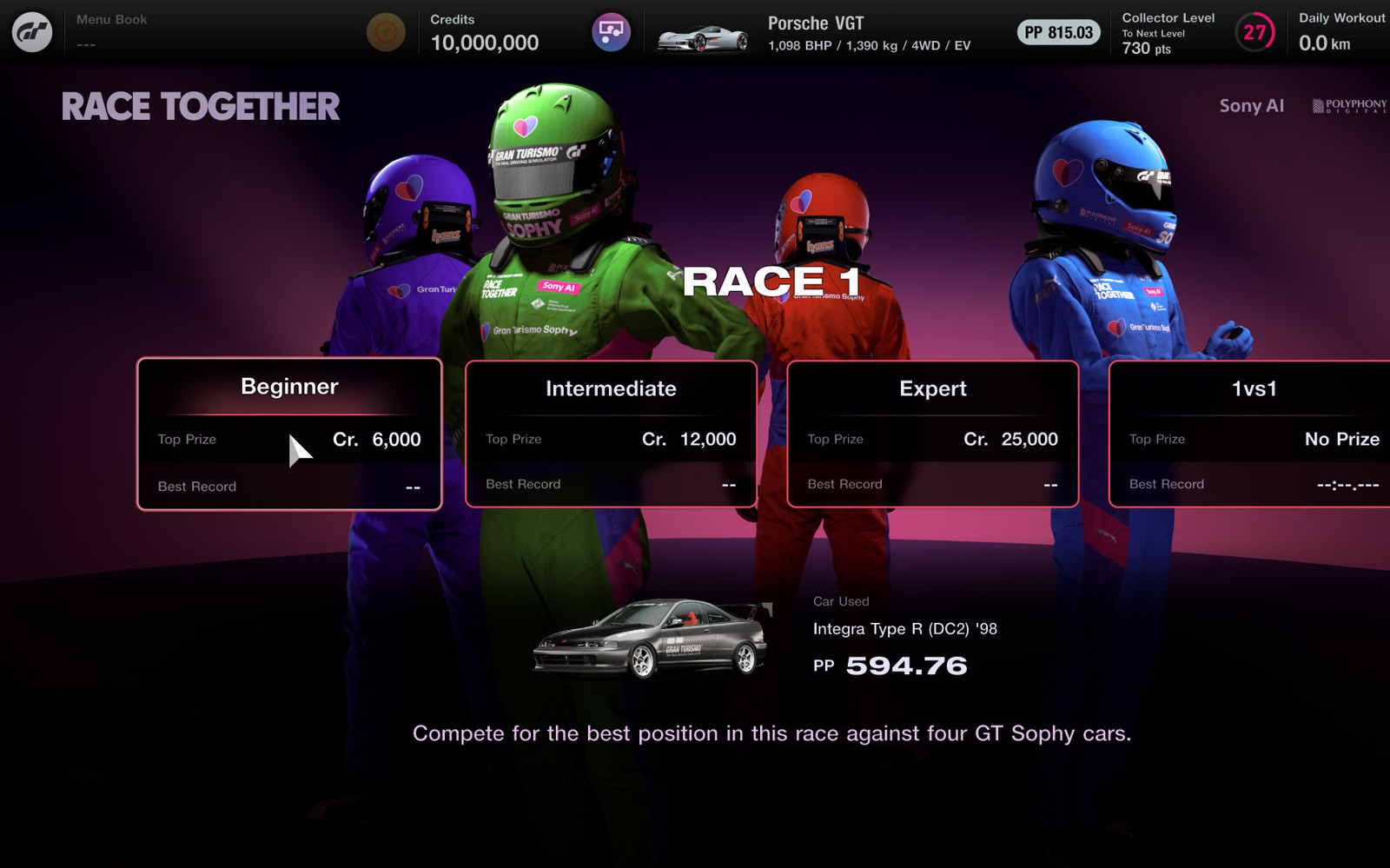
Task: Click the GT logo icon top-left
Action: coord(31,31)
